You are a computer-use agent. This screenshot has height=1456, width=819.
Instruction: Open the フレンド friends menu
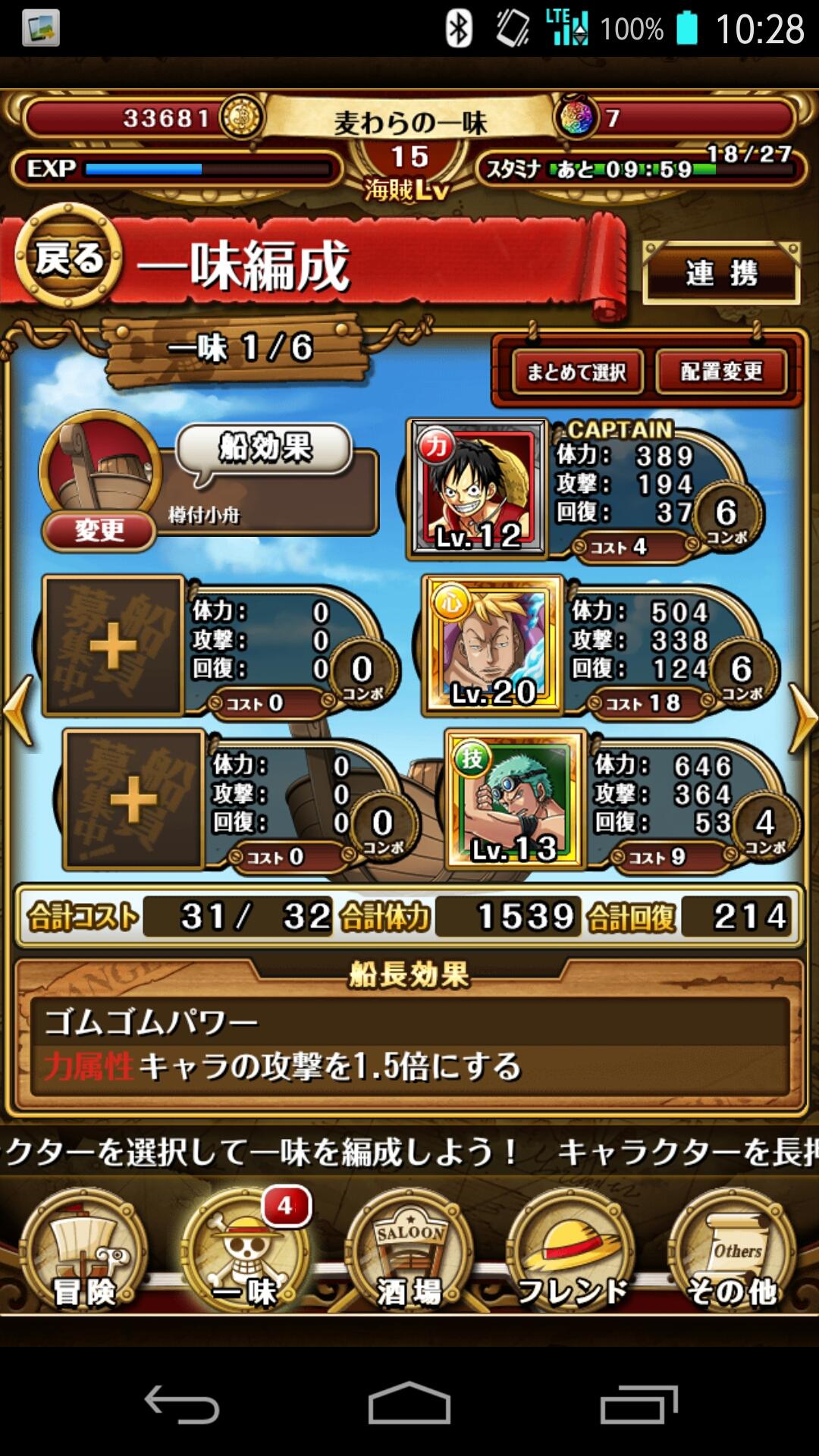(573, 1253)
